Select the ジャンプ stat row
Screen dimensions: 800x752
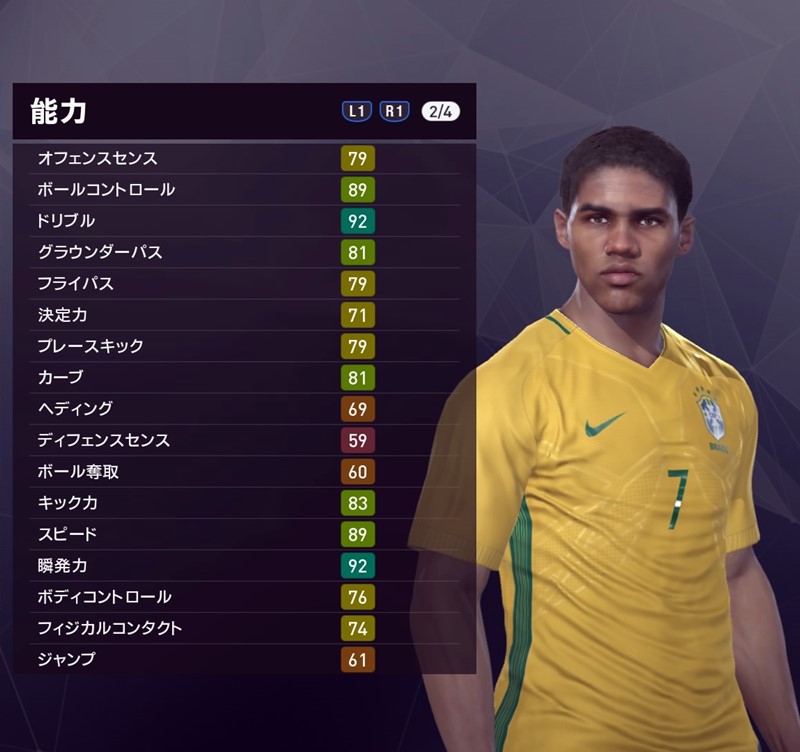pos(240,660)
